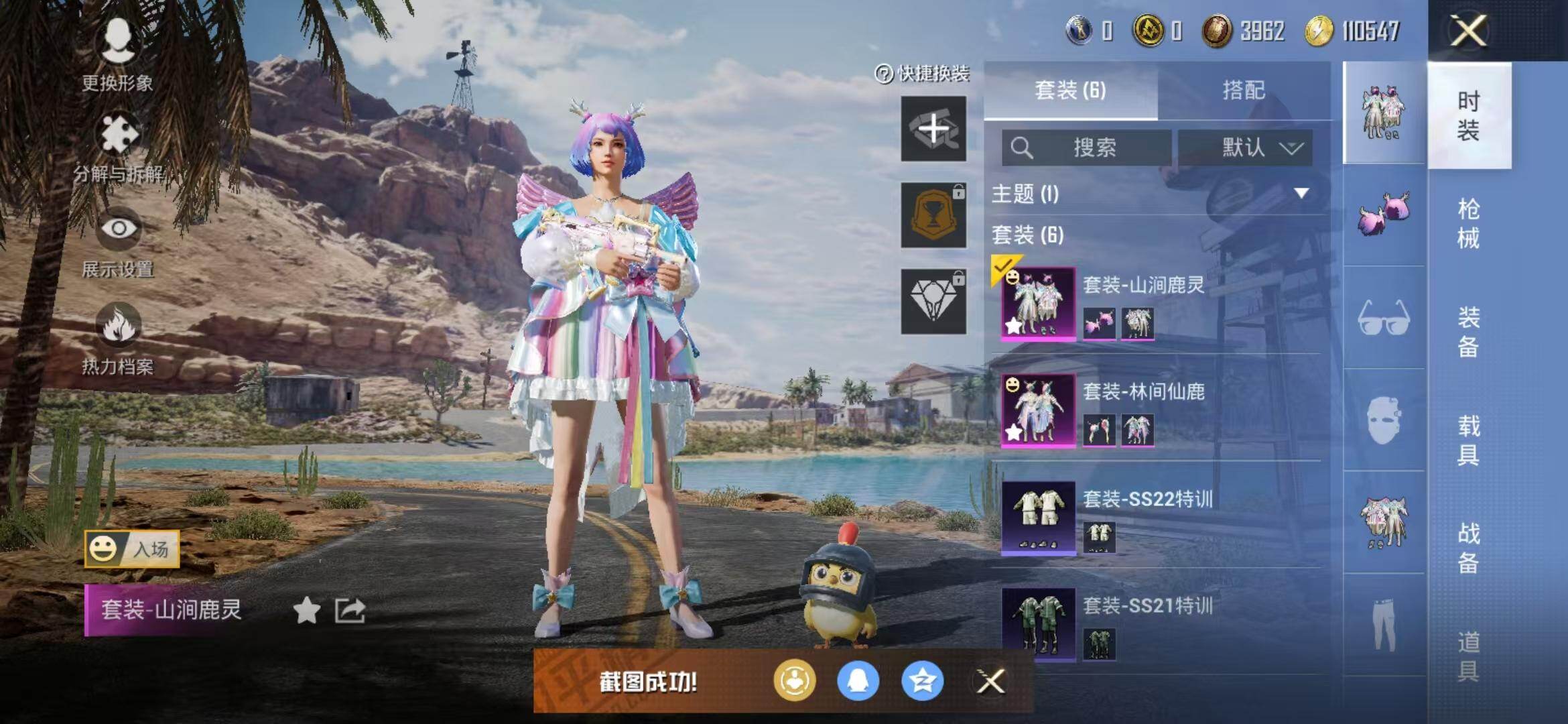
Task: Open the 载具 category
Action: click(1468, 440)
